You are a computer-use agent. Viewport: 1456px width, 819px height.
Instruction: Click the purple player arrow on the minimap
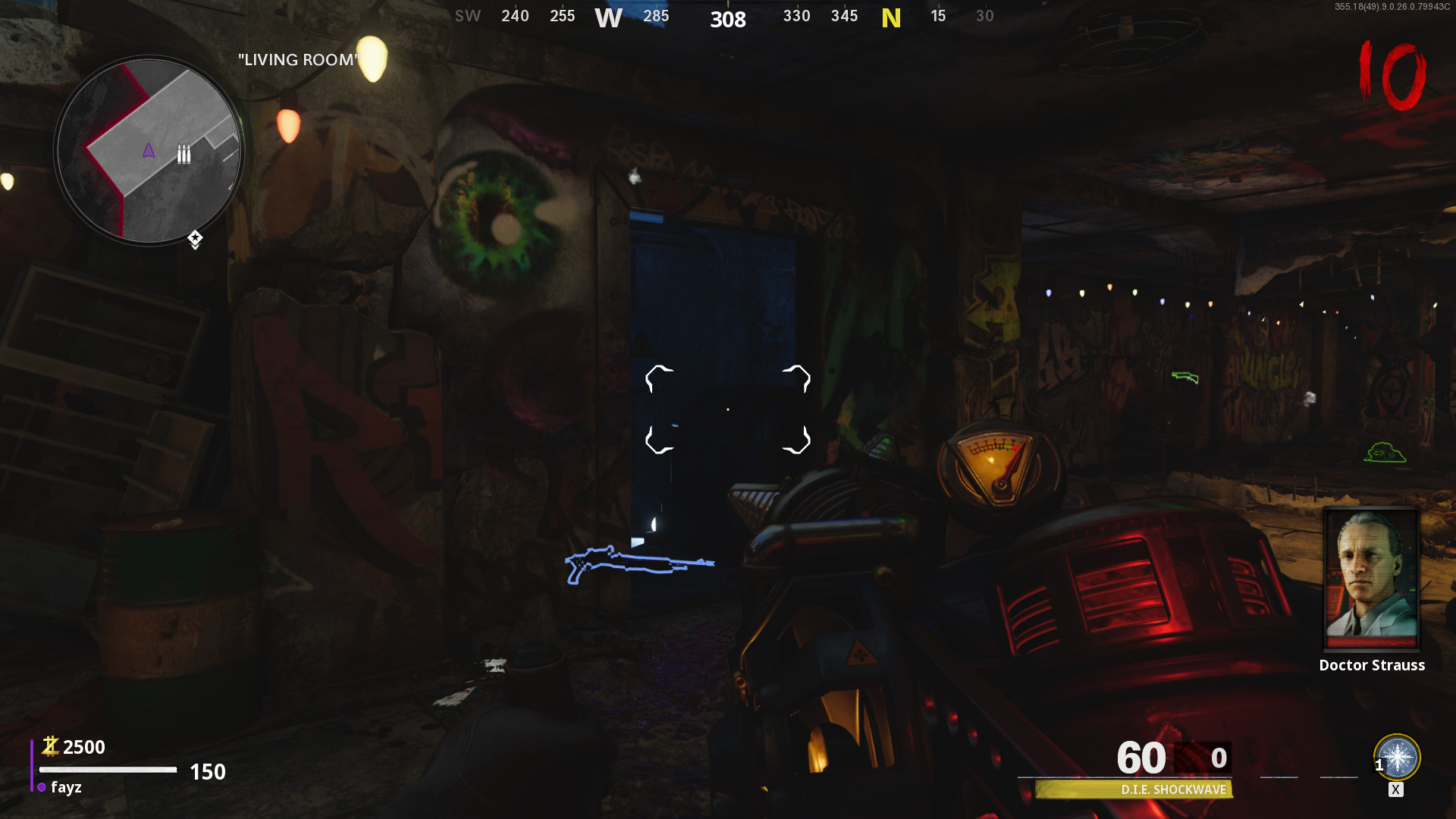[x=149, y=150]
